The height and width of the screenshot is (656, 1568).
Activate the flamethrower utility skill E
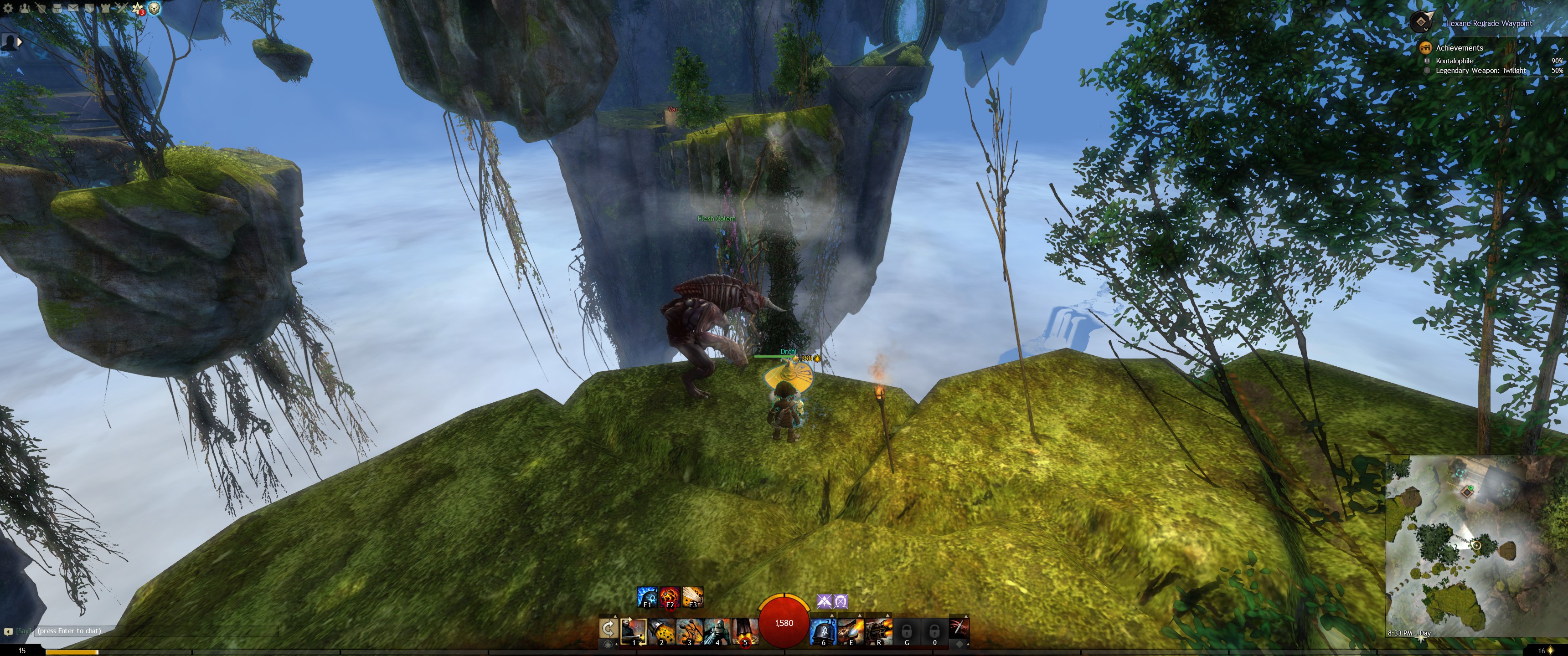(x=851, y=630)
